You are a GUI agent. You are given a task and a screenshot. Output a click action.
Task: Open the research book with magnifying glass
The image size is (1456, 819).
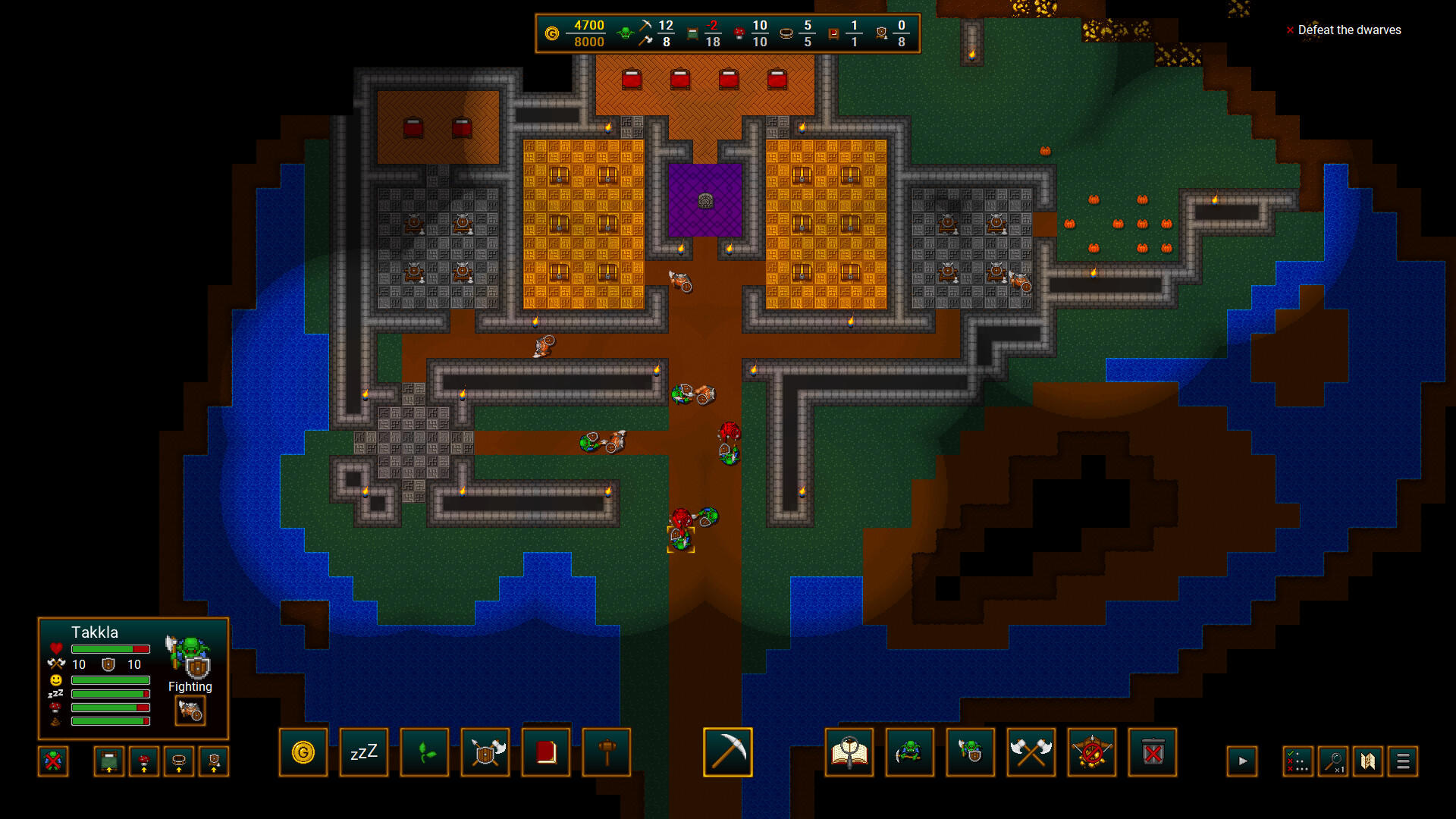849,752
